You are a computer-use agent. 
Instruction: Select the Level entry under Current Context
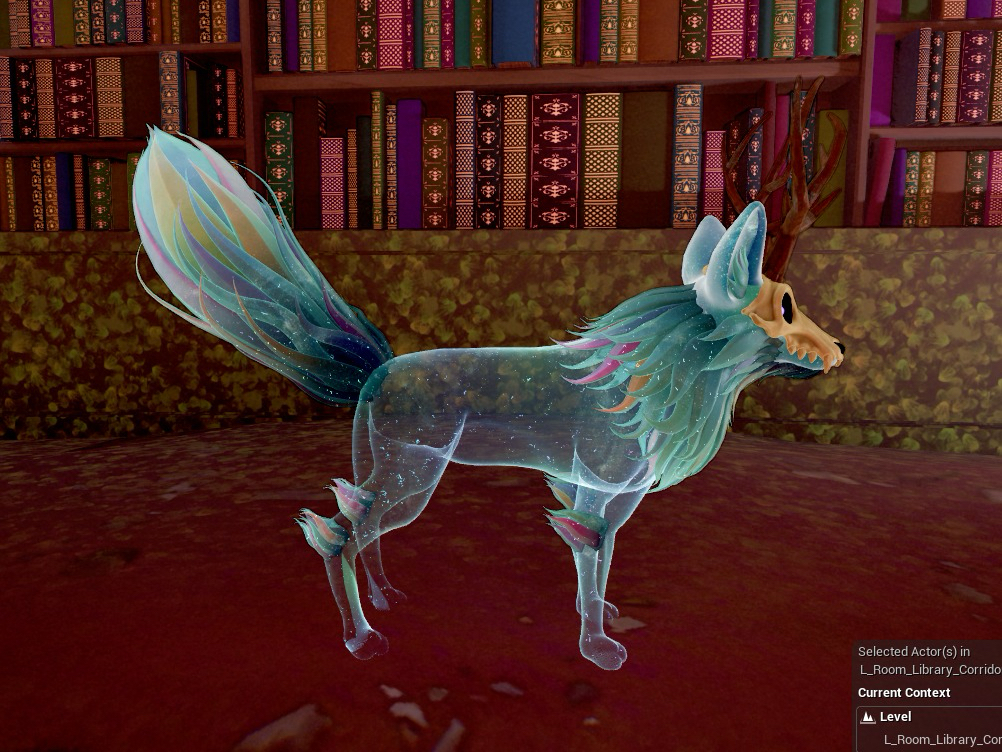(895, 717)
